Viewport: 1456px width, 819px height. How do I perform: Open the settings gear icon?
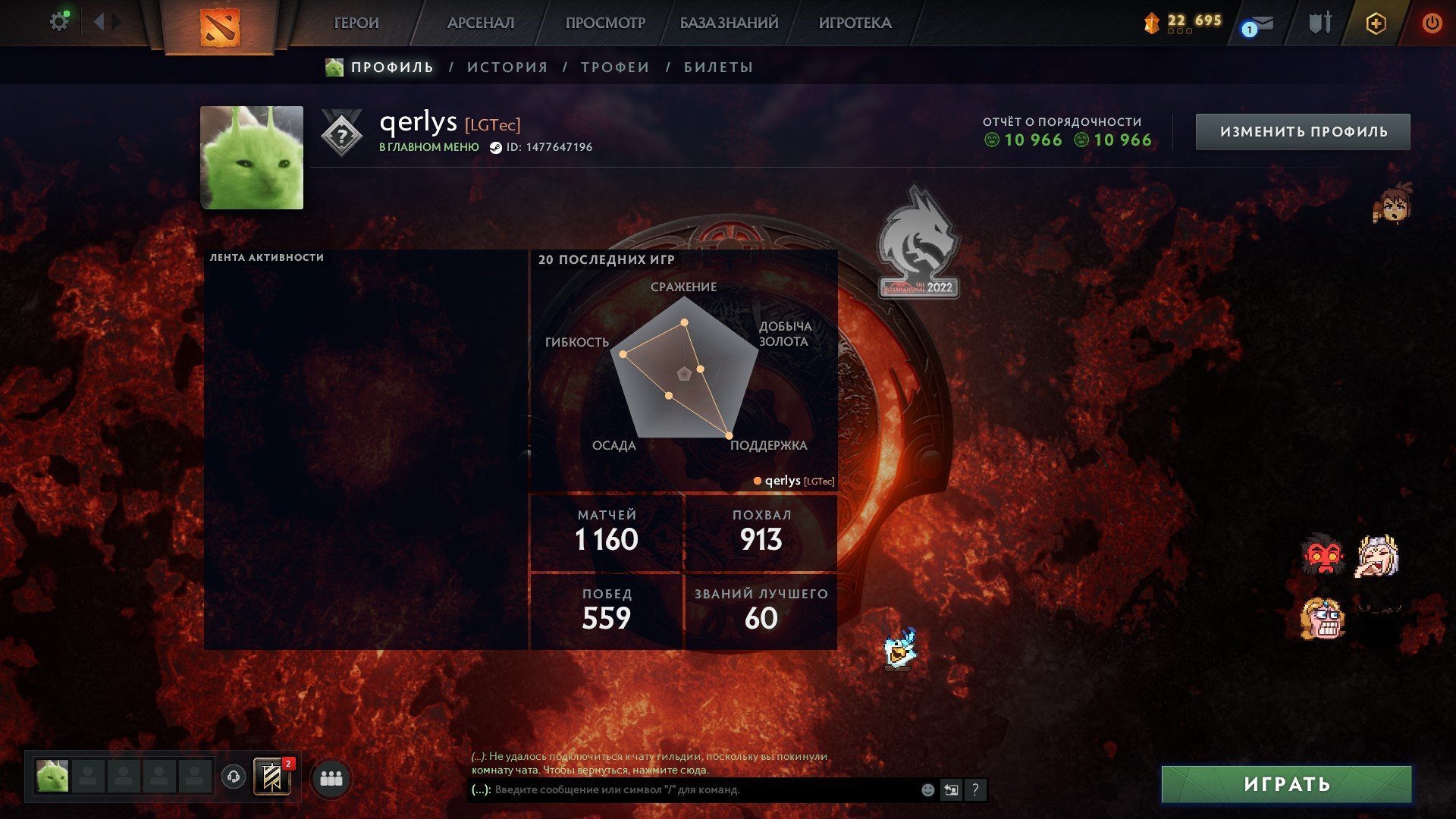[x=58, y=22]
